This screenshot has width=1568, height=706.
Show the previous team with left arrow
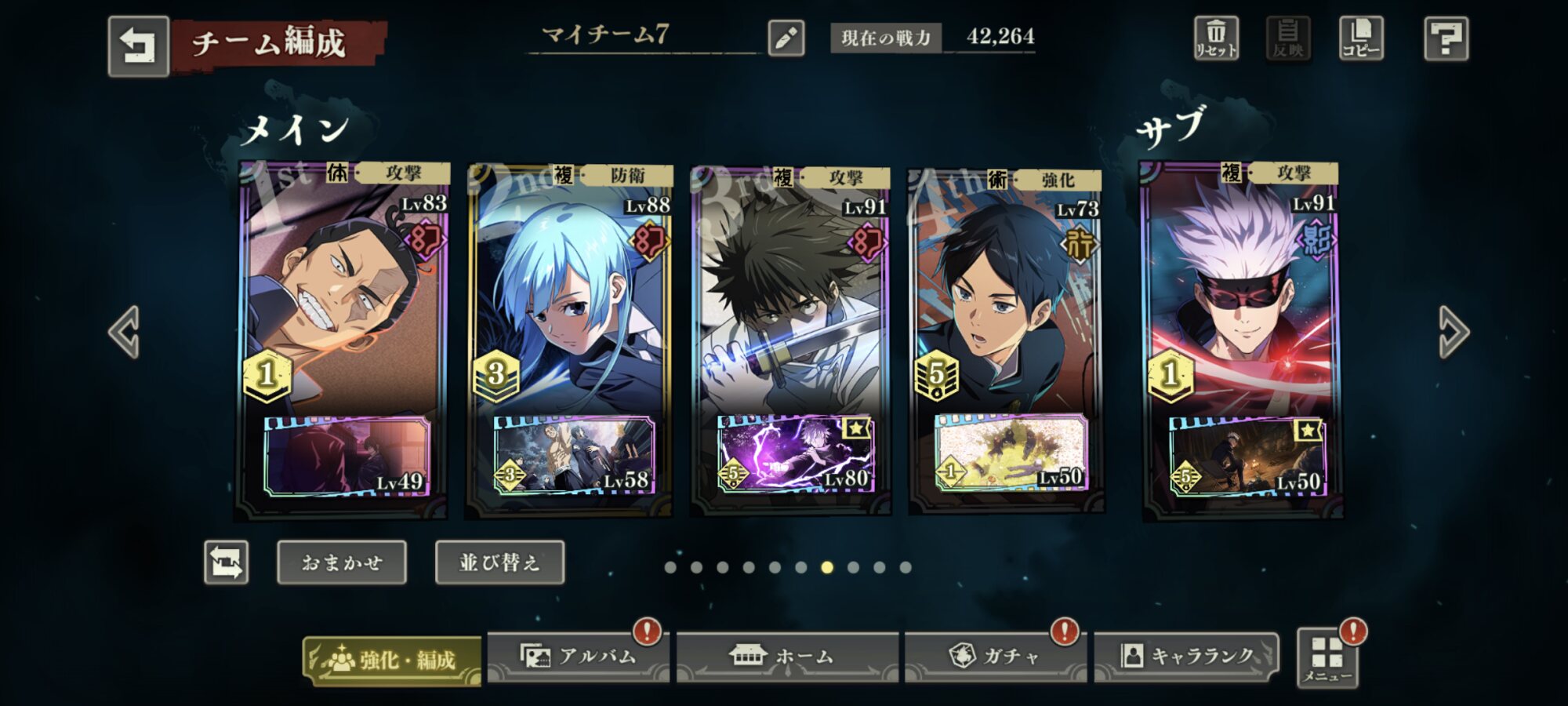(125, 332)
